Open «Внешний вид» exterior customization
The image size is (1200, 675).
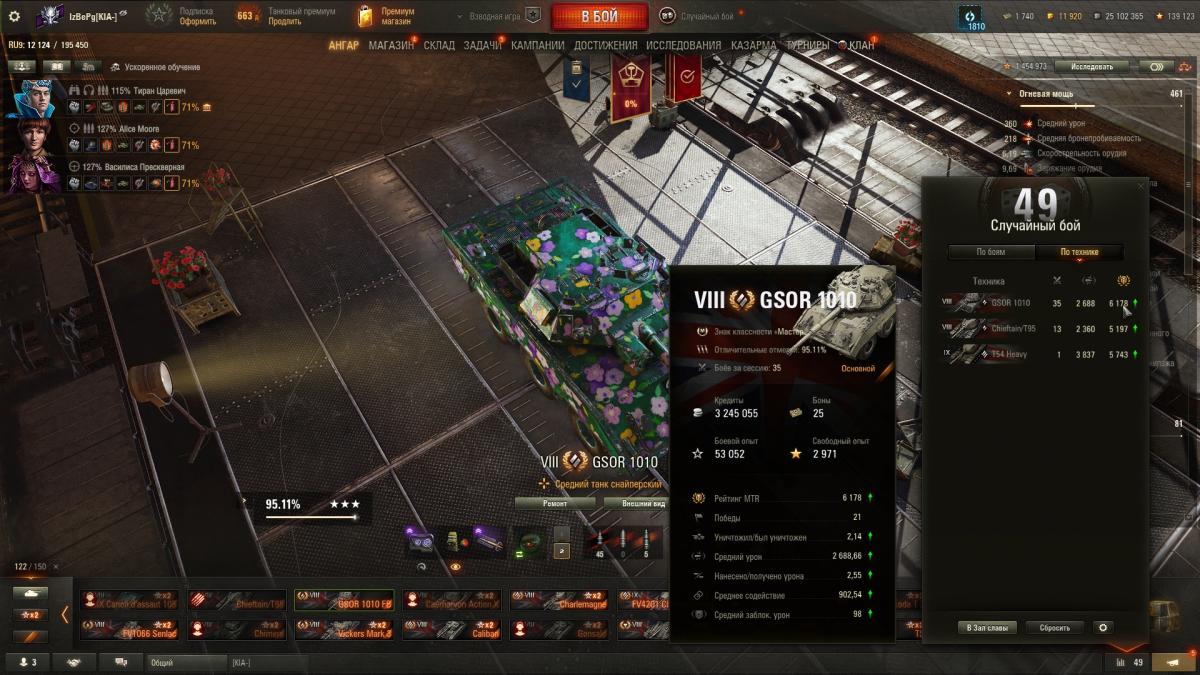pos(644,504)
